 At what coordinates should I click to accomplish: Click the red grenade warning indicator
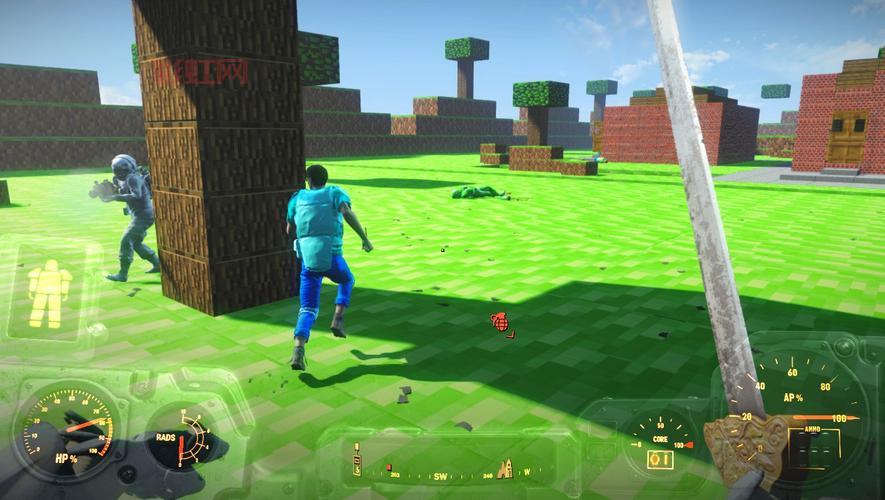click(500, 322)
